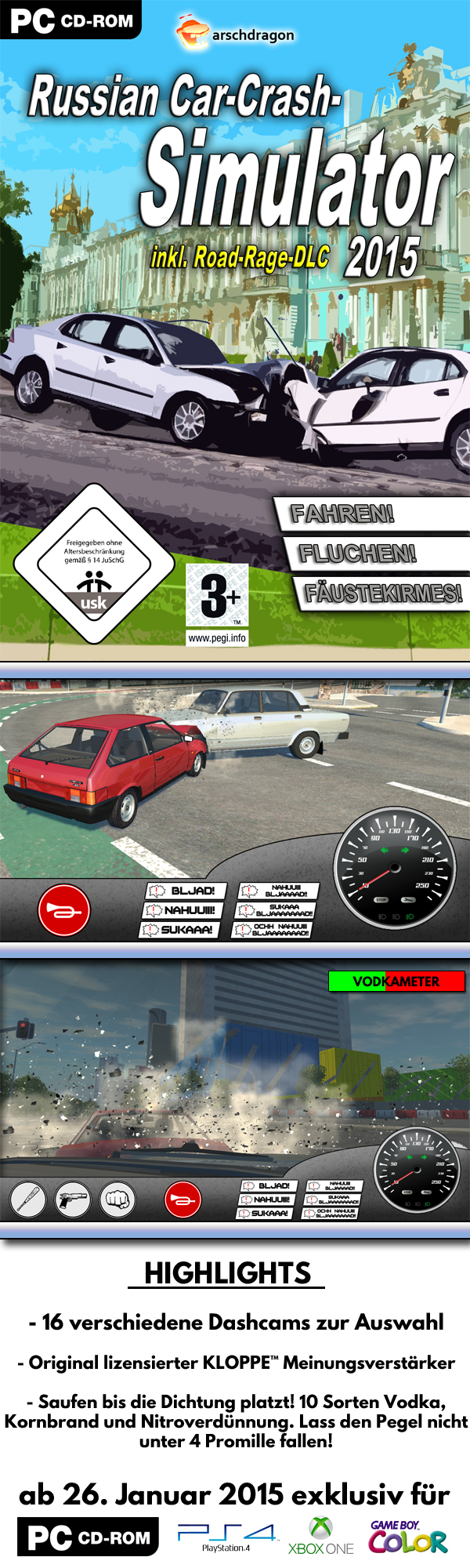Image resolution: width=470 pixels, height=1568 pixels.
Task: Open the www.pegi.info link
Action: pyautogui.click(x=217, y=638)
